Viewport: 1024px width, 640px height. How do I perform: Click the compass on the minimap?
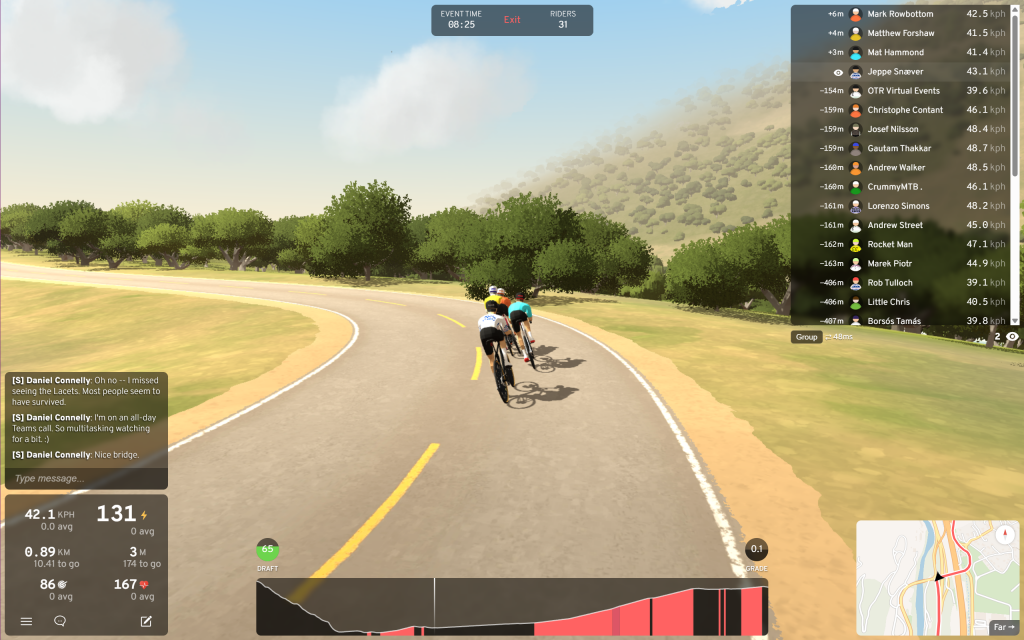click(1005, 534)
